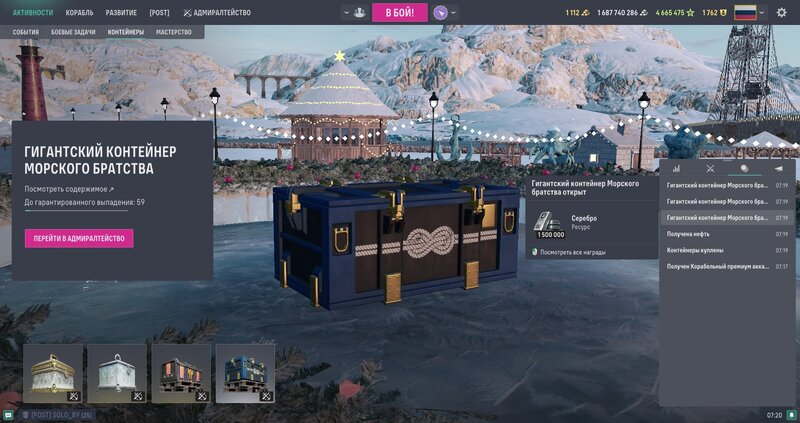Click the pink «В БОЙ!» battle button

400,12
